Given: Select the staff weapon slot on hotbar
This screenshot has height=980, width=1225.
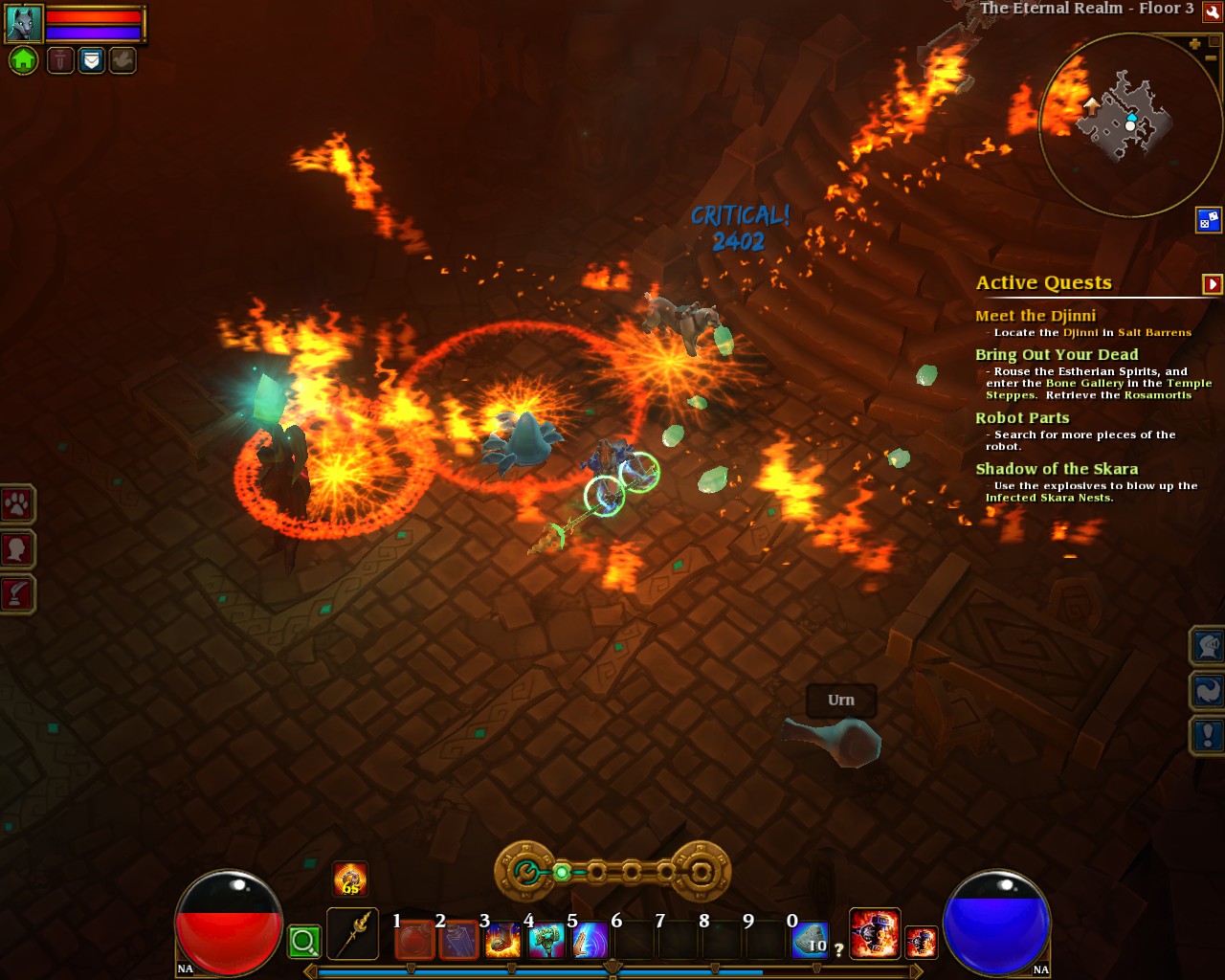Looking at the screenshot, I should (x=353, y=934).
